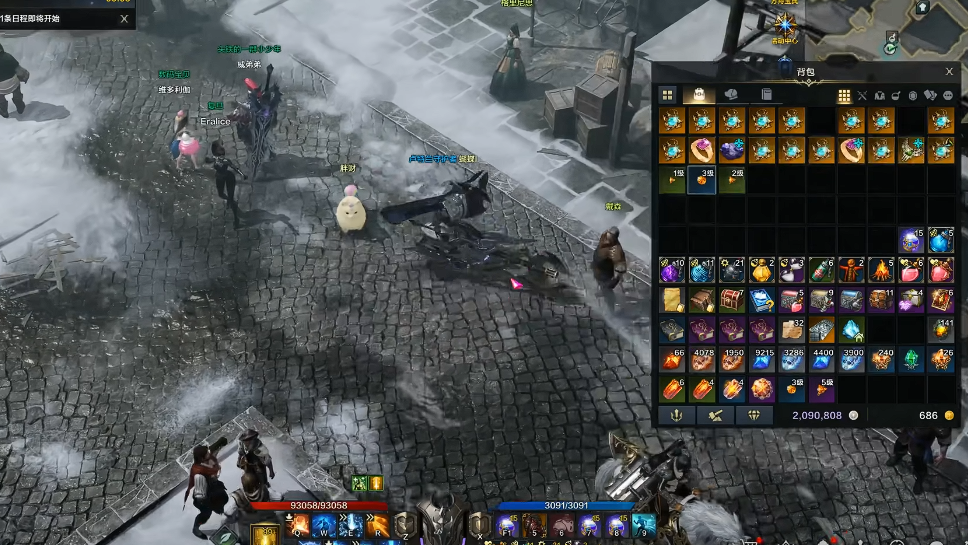Open the book-icon inventory tab
The image size is (968, 545).
(x=766, y=95)
